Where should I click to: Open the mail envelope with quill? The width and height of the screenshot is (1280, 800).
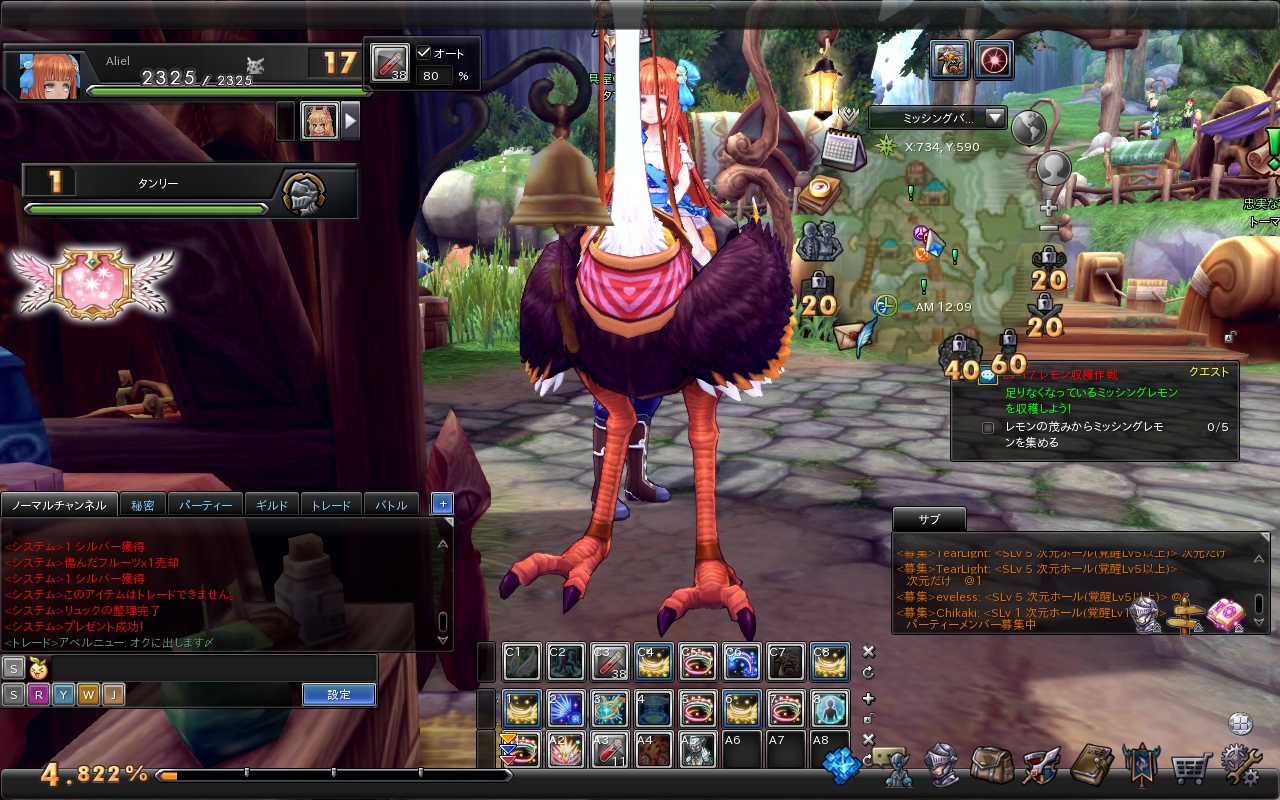point(853,336)
